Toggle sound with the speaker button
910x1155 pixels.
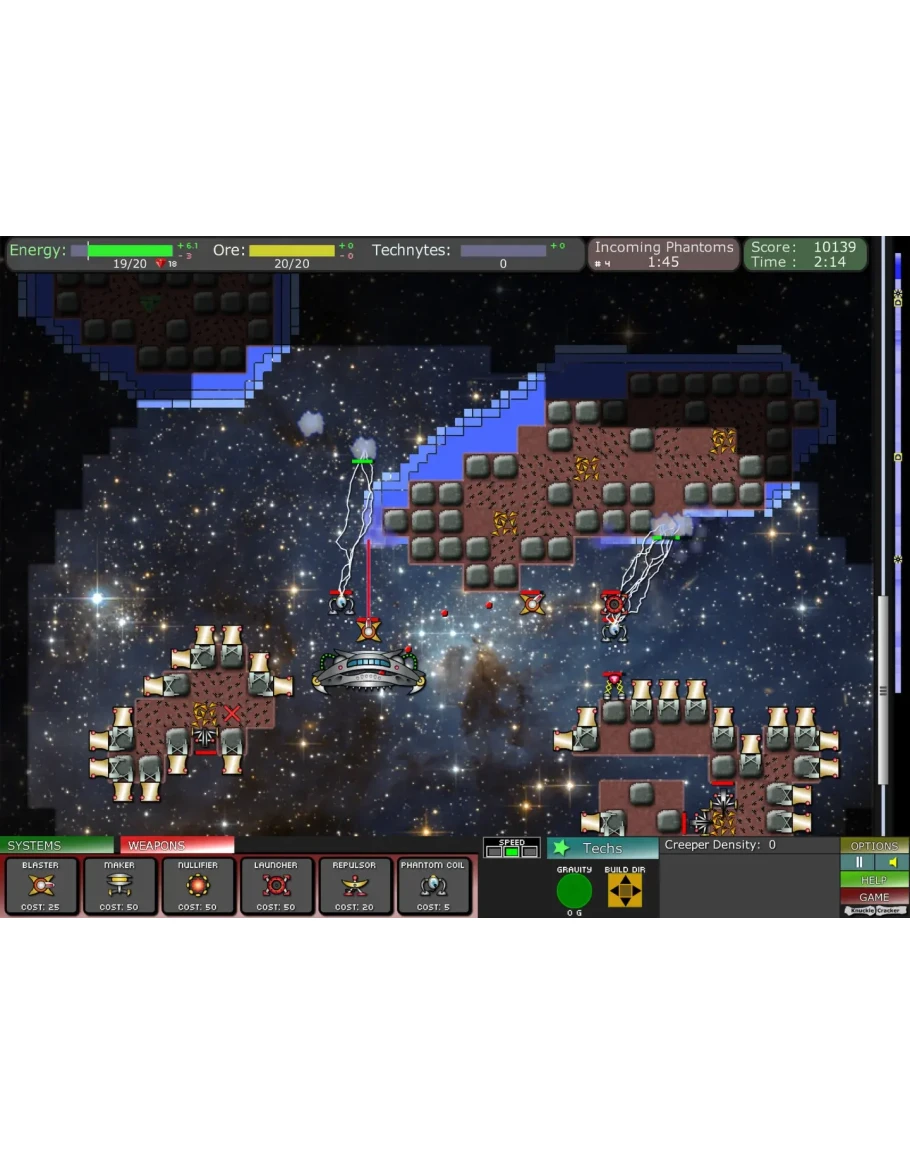point(892,863)
